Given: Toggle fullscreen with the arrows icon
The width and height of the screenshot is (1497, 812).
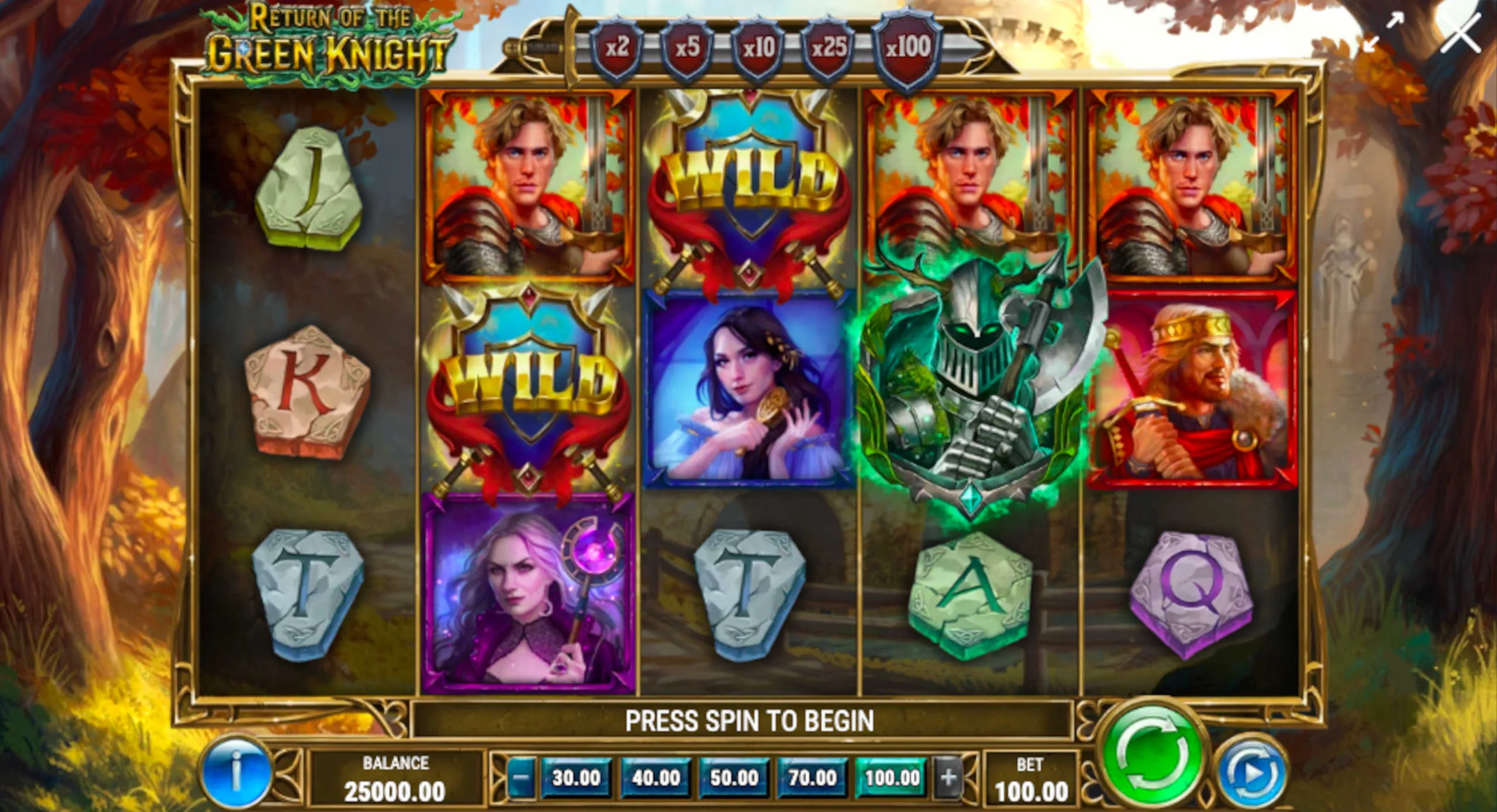Looking at the screenshot, I should point(1382,33).
